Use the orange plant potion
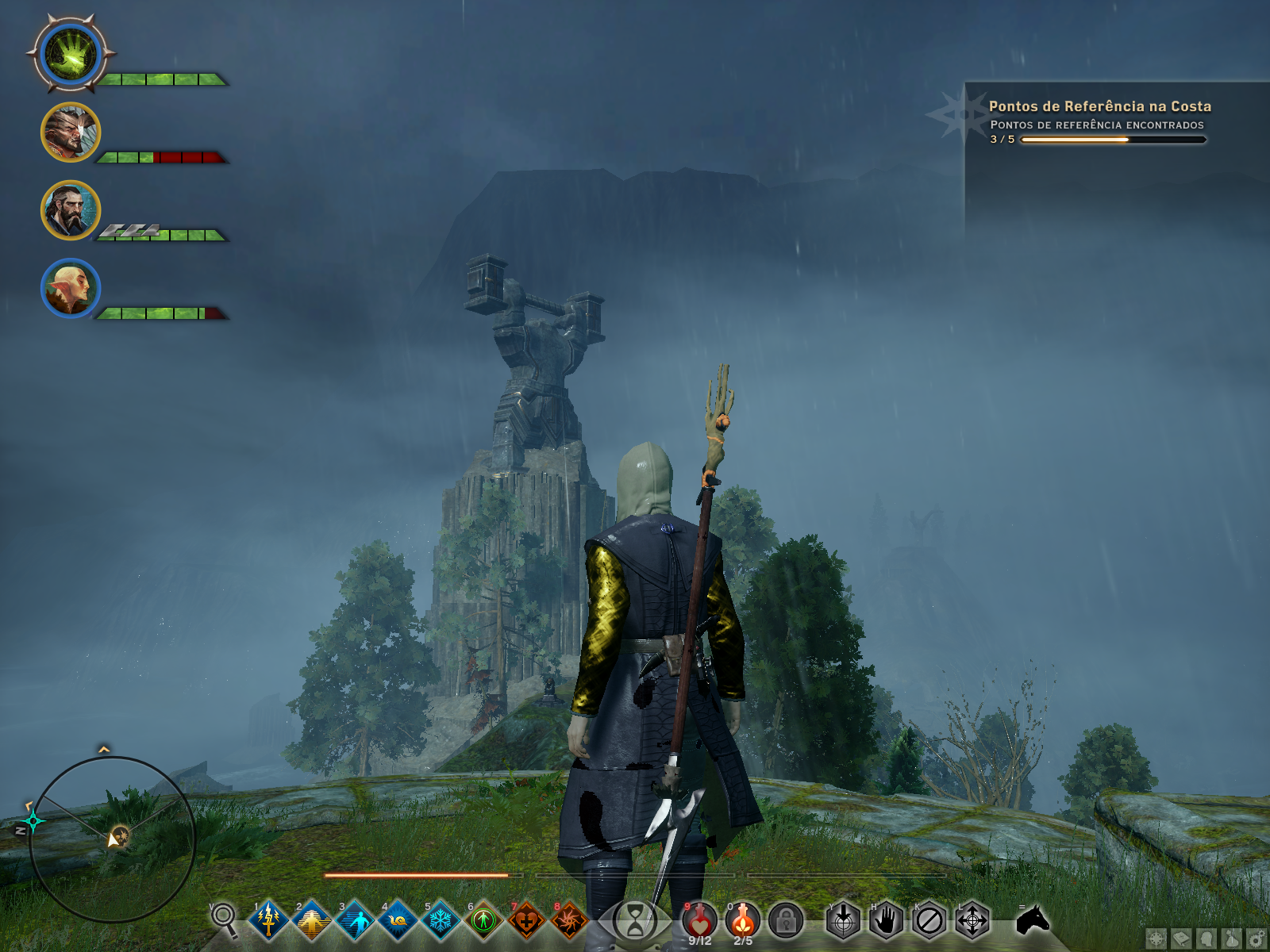Viewport: 1270px width, 952px height. pos(743,920)
